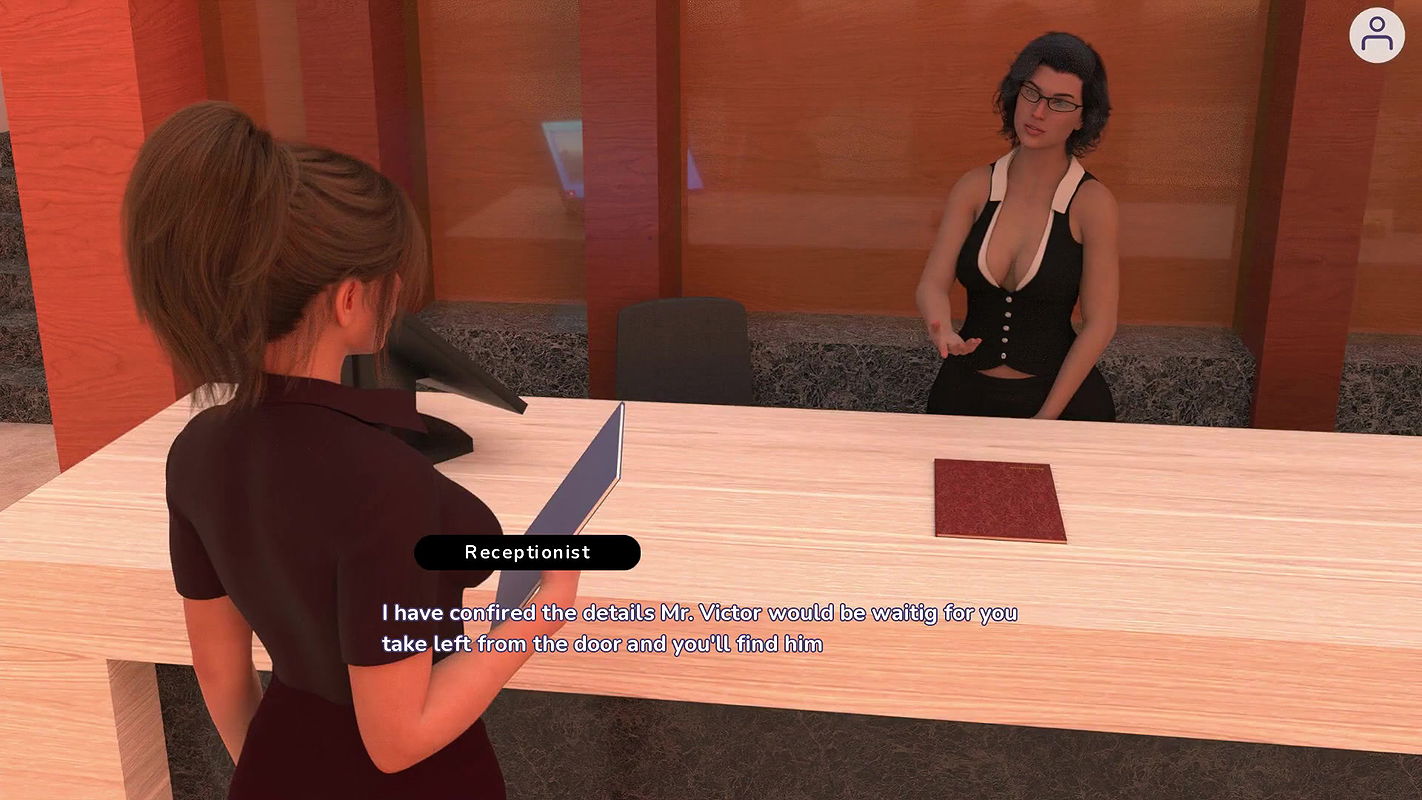Image resolution: width=1422 pixels, height=800 pixels.
Task: Click the glowing screen in the background
Action: coord(563,155)
